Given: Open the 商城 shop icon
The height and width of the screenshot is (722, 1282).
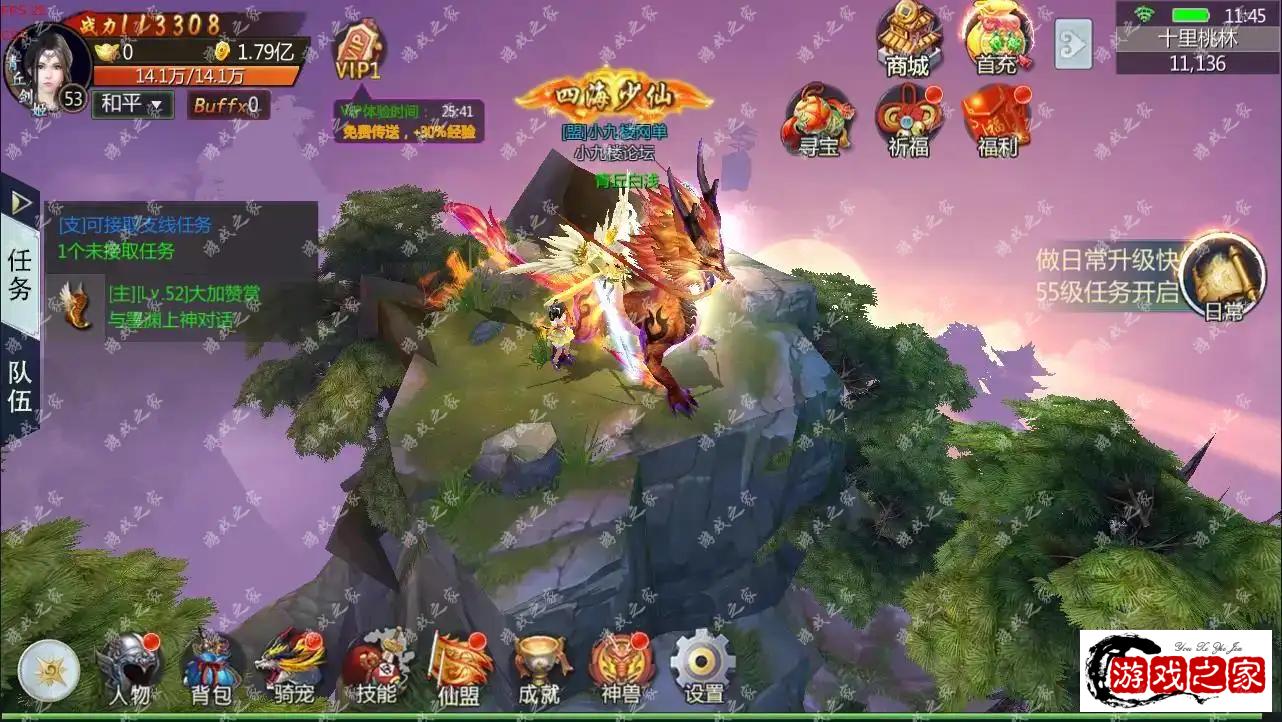Looking at the screenshot, I should click(907, 40).
